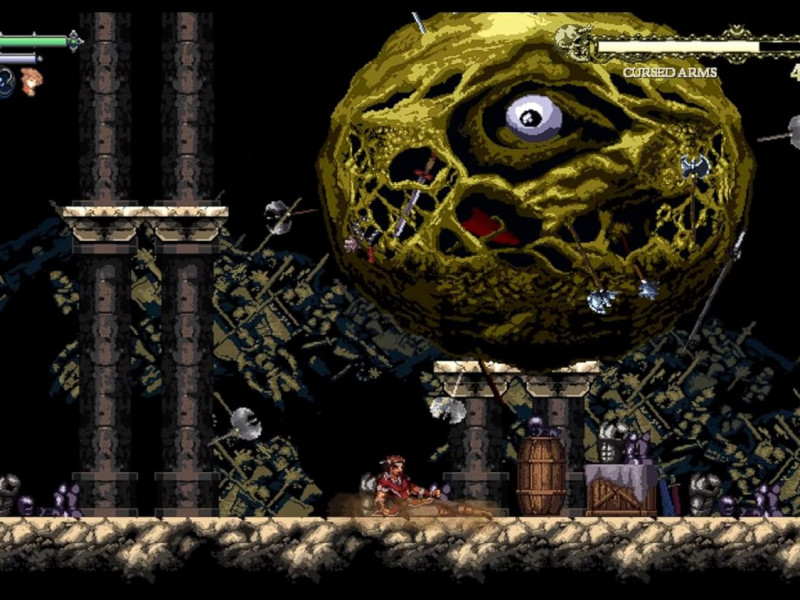Click the boss skull emblem
Viewport: 800px width, 600px height.
pyautogui.click(x=570, y=41)
